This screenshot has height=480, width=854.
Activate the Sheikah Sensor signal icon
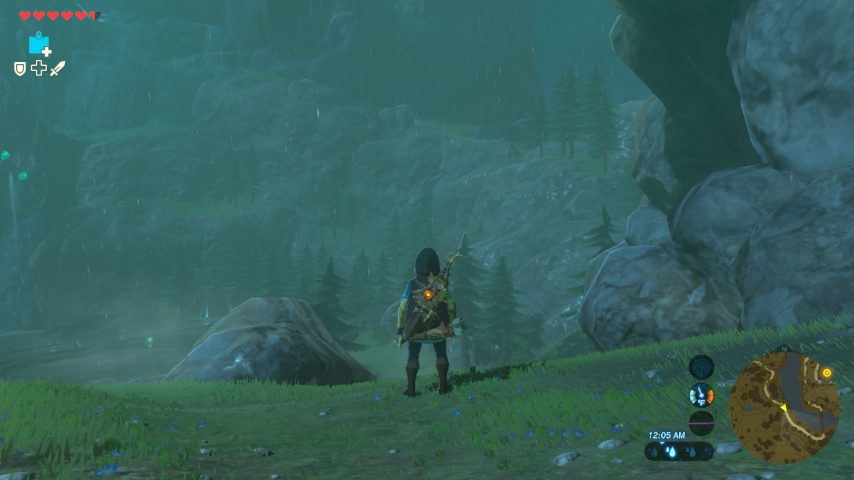702,367
